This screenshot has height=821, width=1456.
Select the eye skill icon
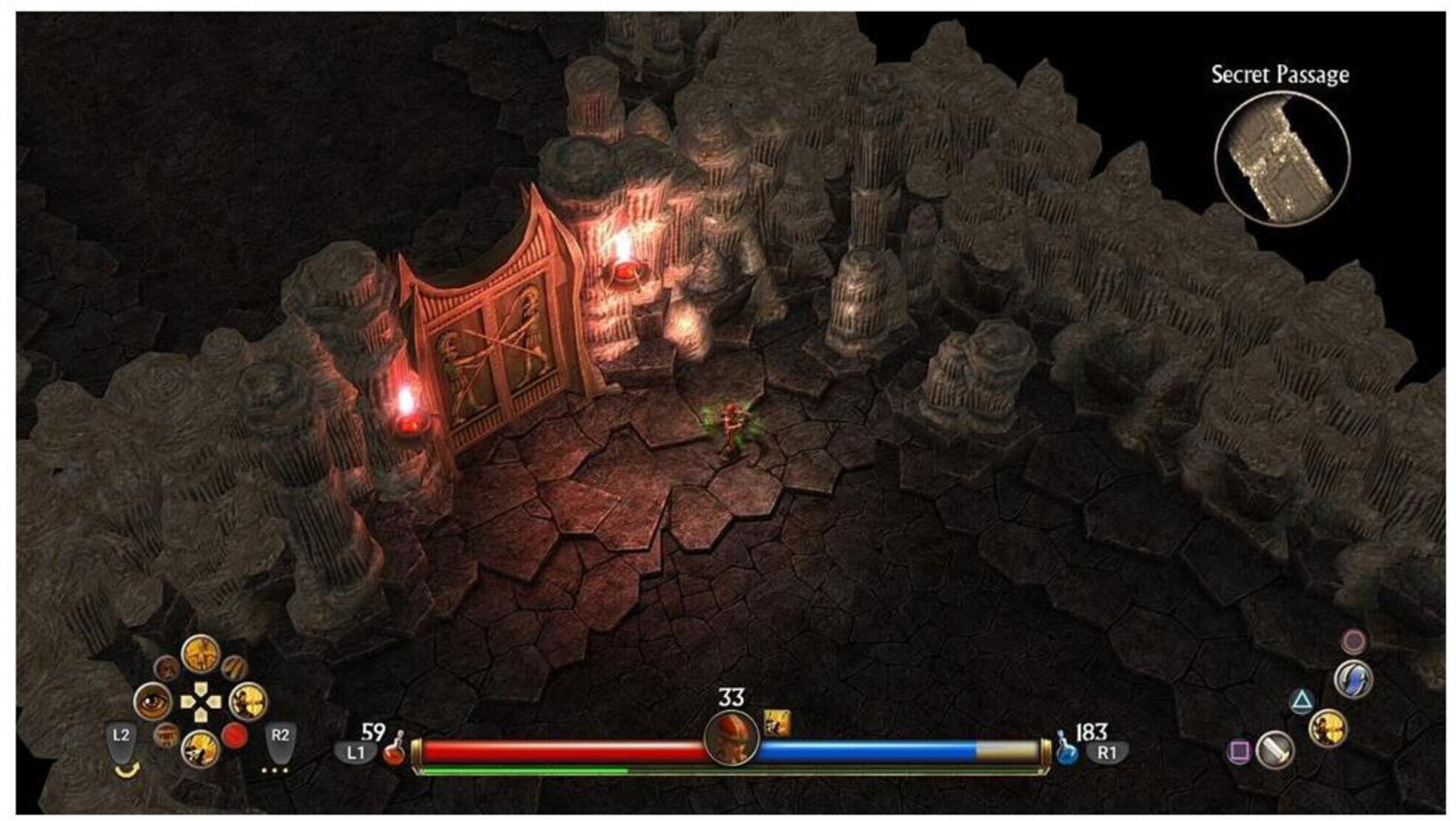coord(152,702)
